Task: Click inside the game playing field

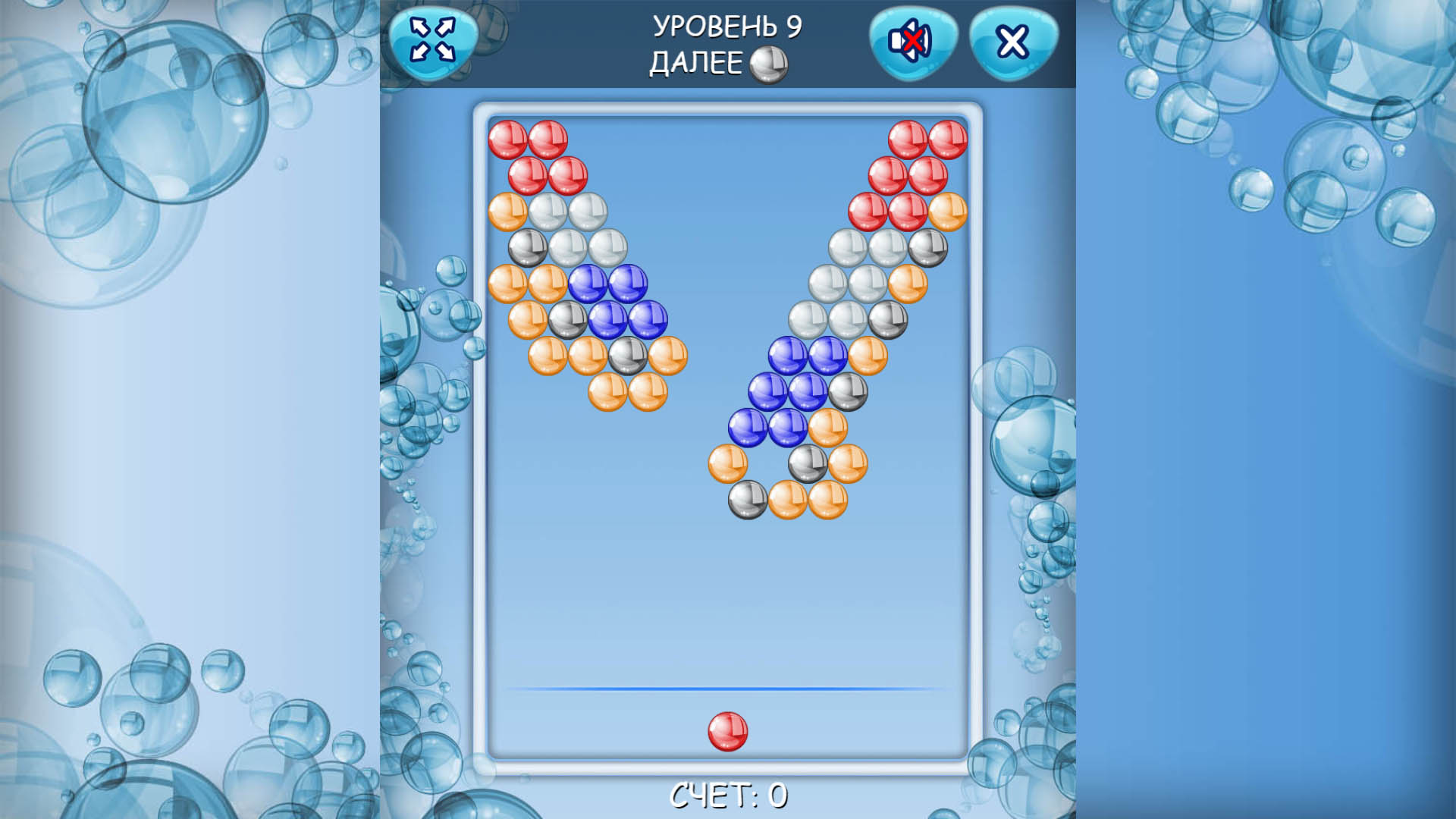Action: click(x=727, y=591)
